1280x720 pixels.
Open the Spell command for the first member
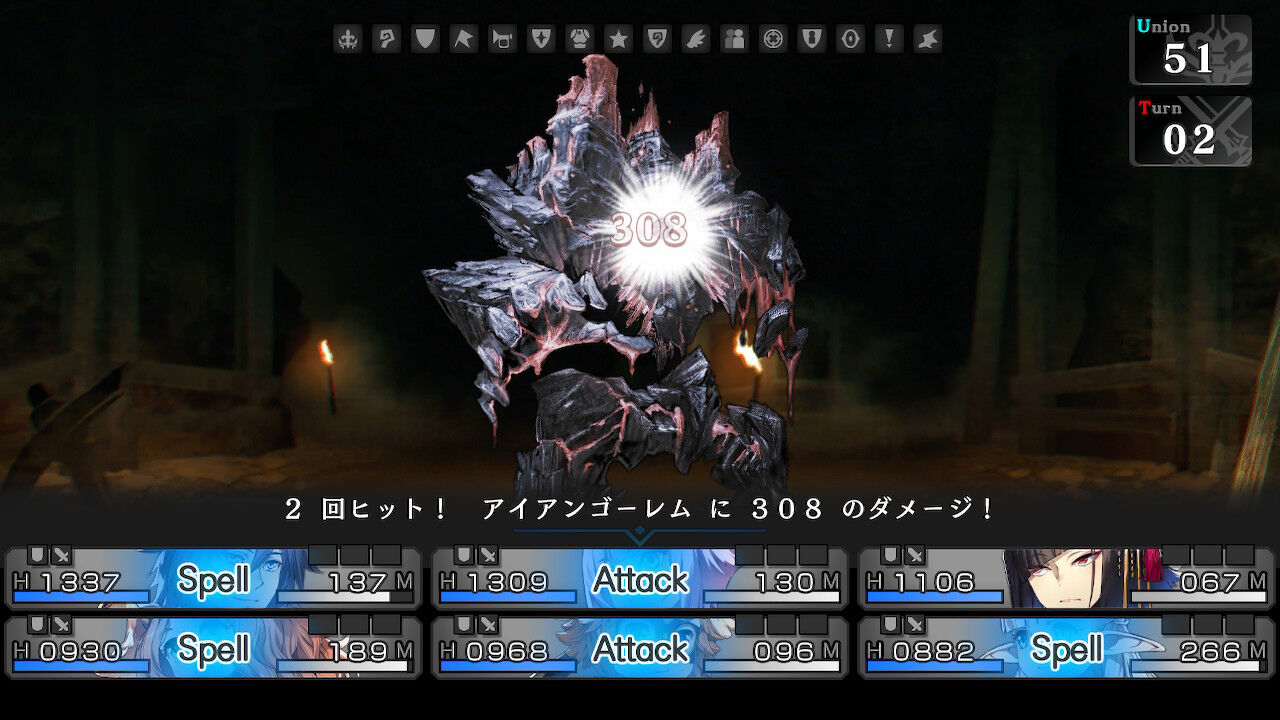213,577
